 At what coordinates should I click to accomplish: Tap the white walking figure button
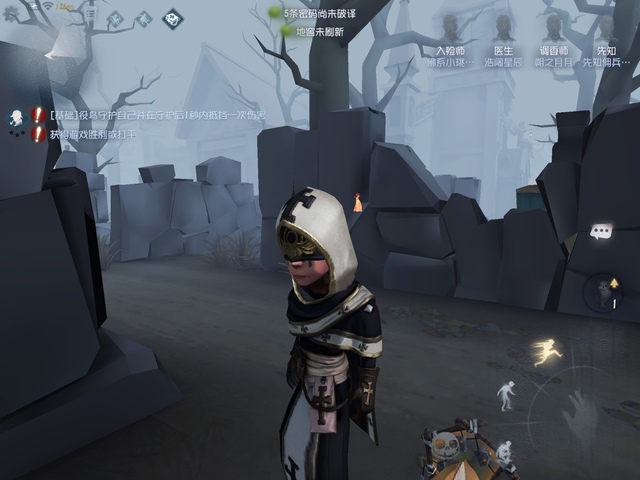pos(506,396)
